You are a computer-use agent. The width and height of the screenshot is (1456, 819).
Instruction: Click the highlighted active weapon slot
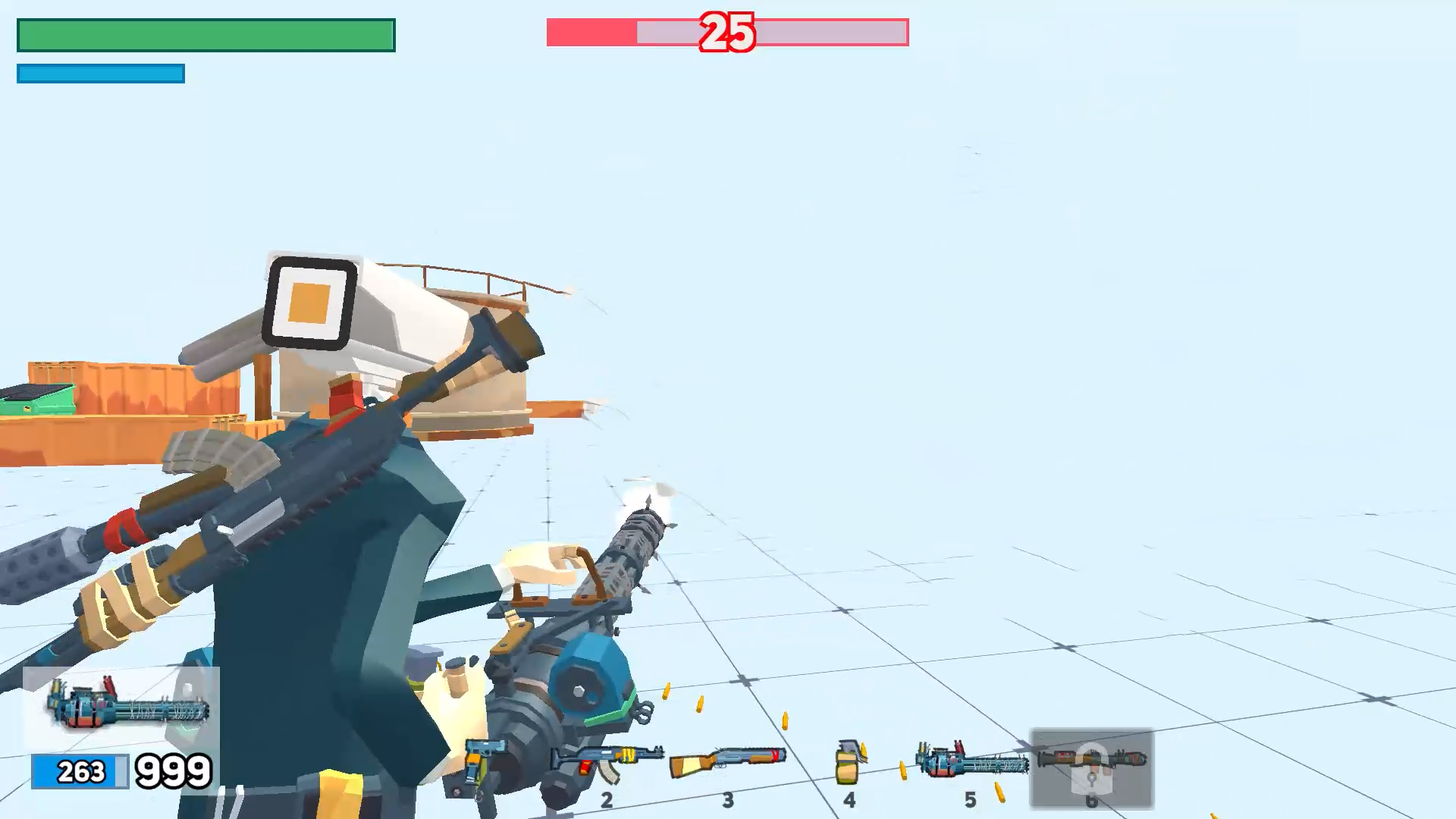pyautogui.click(x=1092, y=770)
